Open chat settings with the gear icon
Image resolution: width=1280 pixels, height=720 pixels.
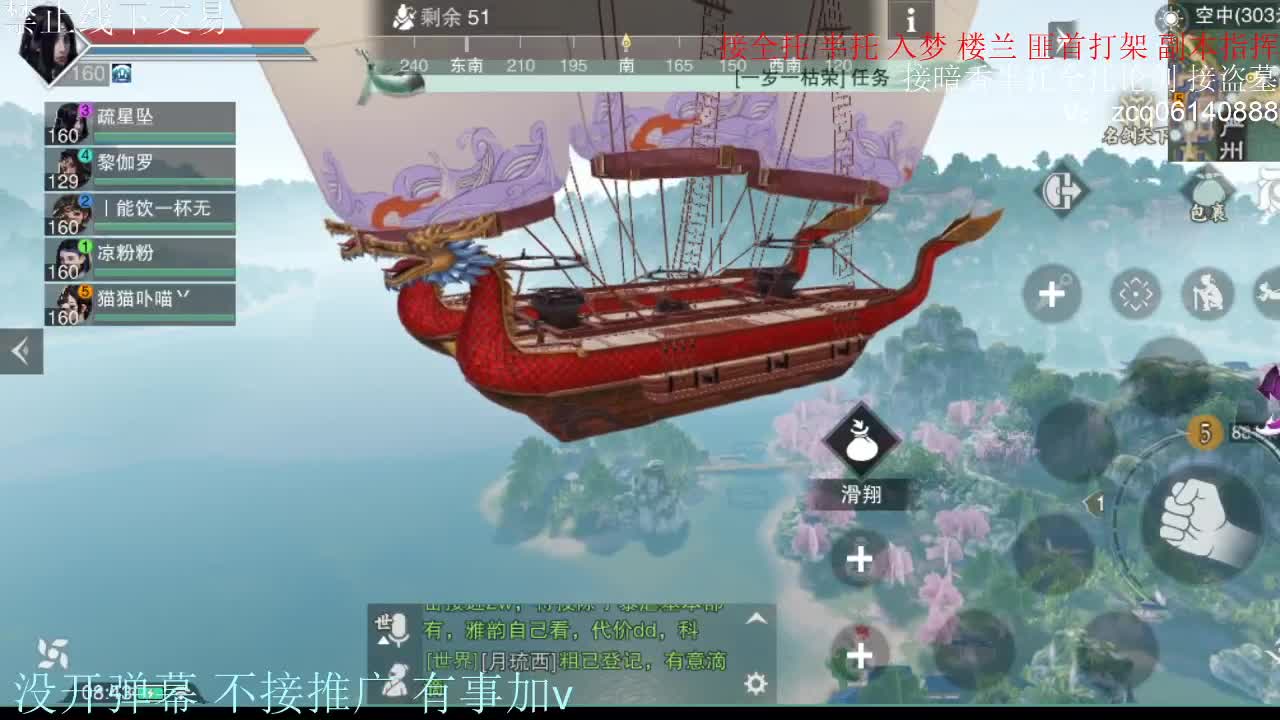pyautogui.click(x=755, y=684)
